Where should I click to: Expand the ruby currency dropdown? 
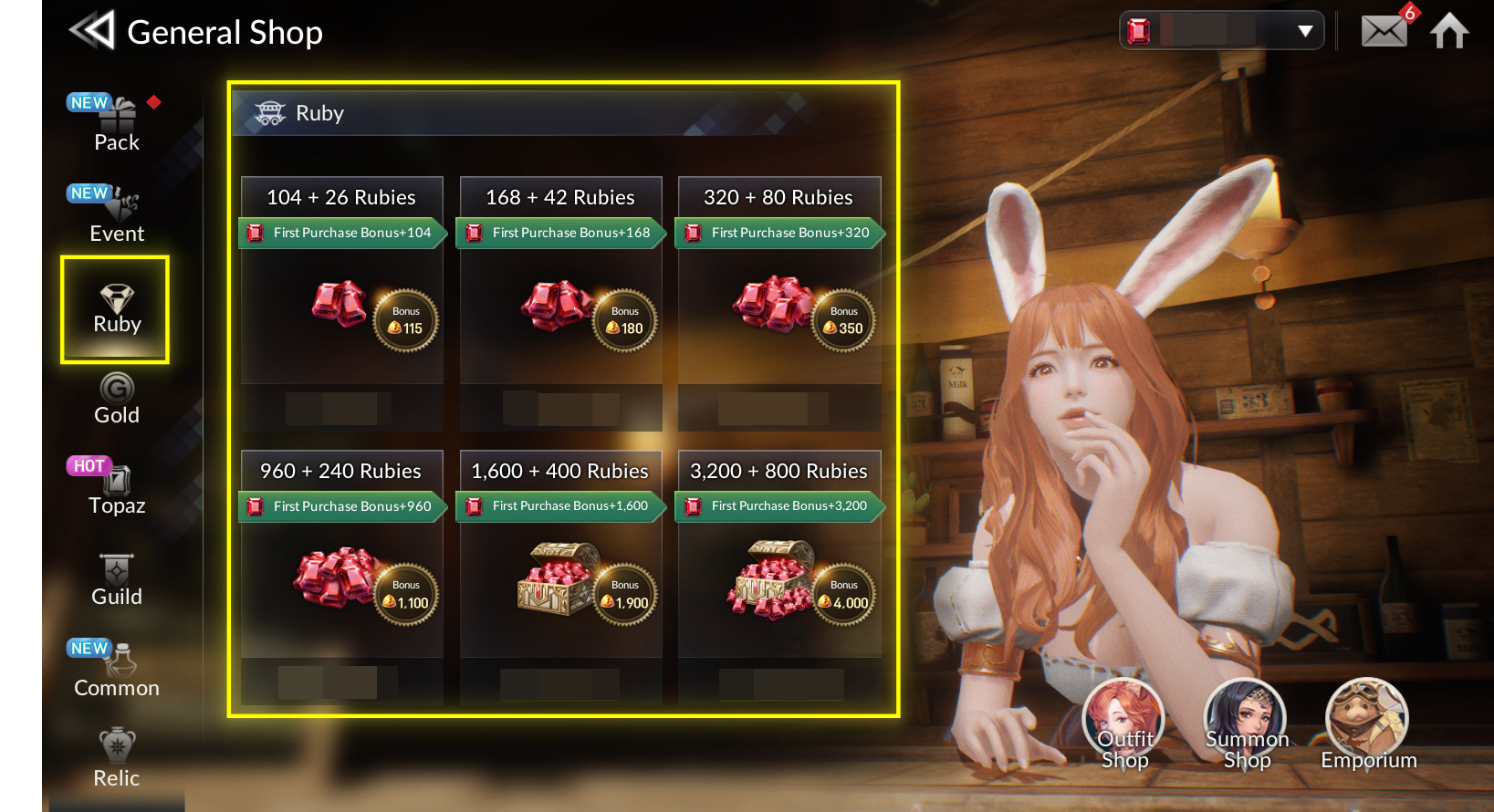(x=1305, y=31)
